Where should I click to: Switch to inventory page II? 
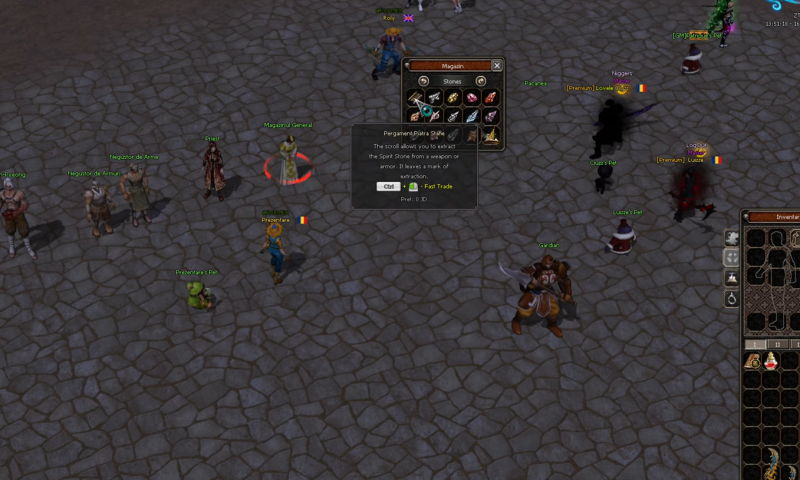pyautogui.click(x=780, y=343)
